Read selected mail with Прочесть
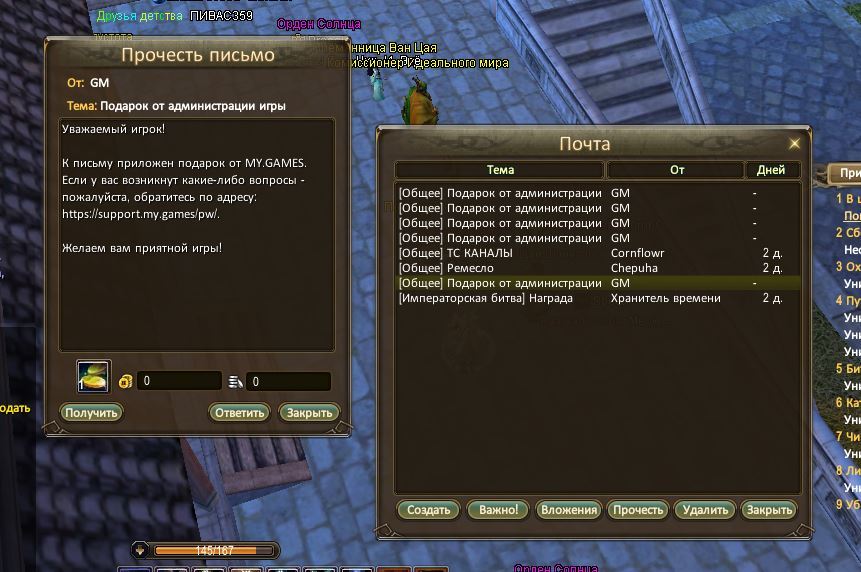 638,509
